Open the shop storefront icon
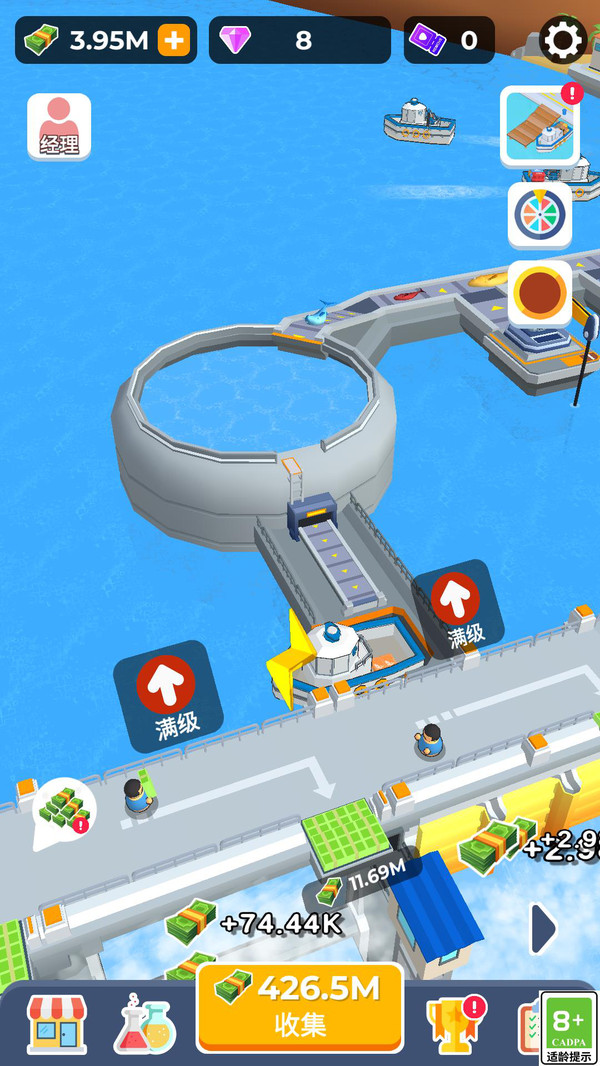 (56, 1024)
